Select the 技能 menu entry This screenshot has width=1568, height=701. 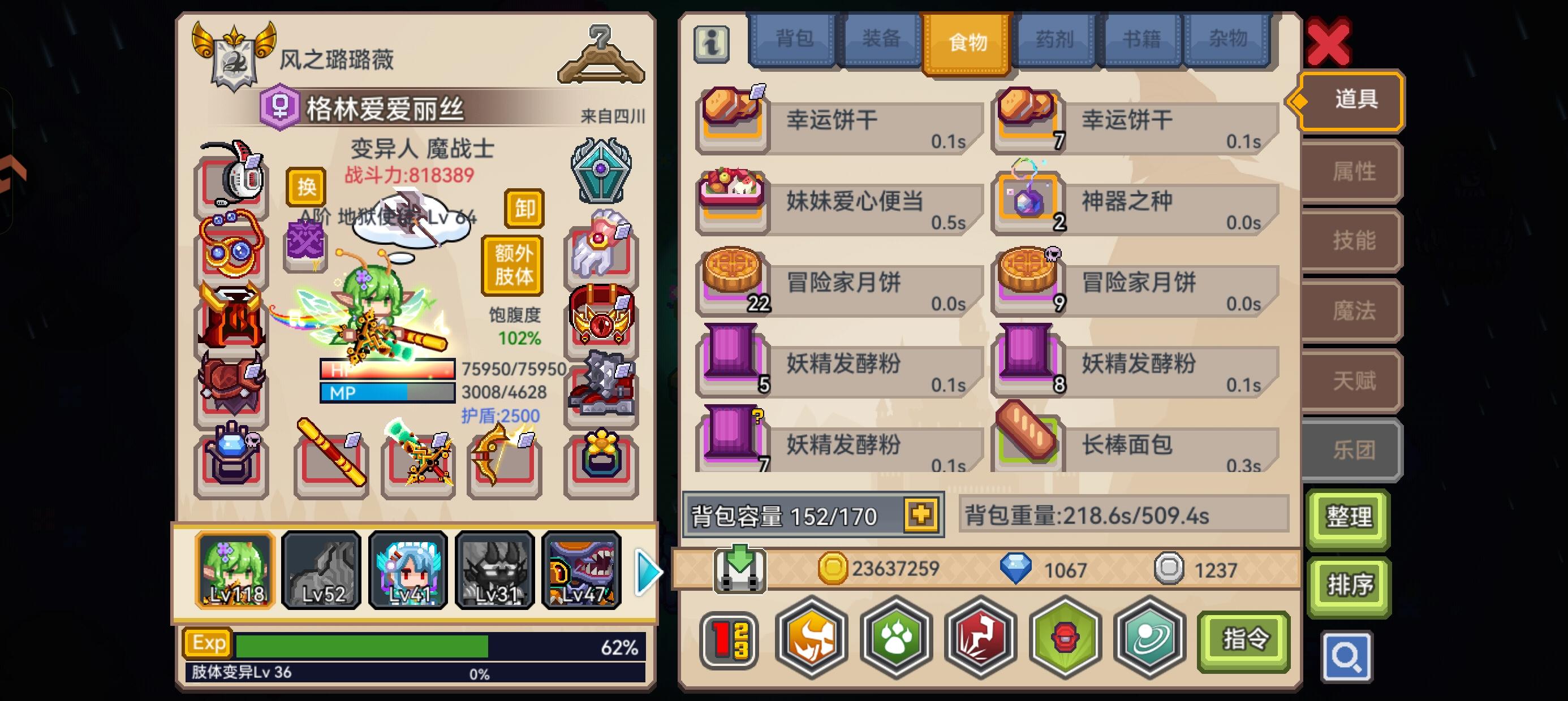(1350, 241)
